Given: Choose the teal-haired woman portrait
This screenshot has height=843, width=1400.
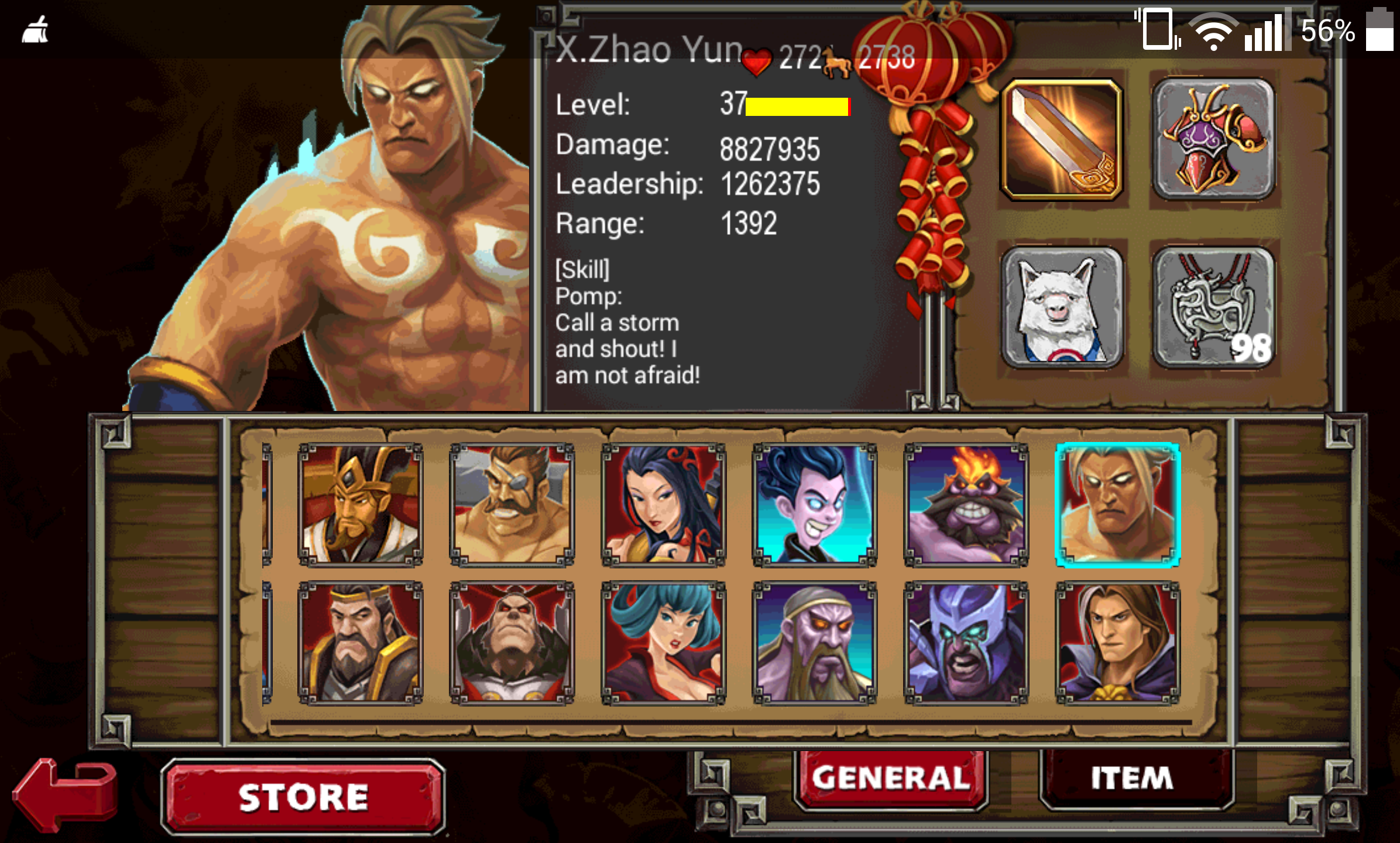Looking at the screenshot, I should 663,643.
